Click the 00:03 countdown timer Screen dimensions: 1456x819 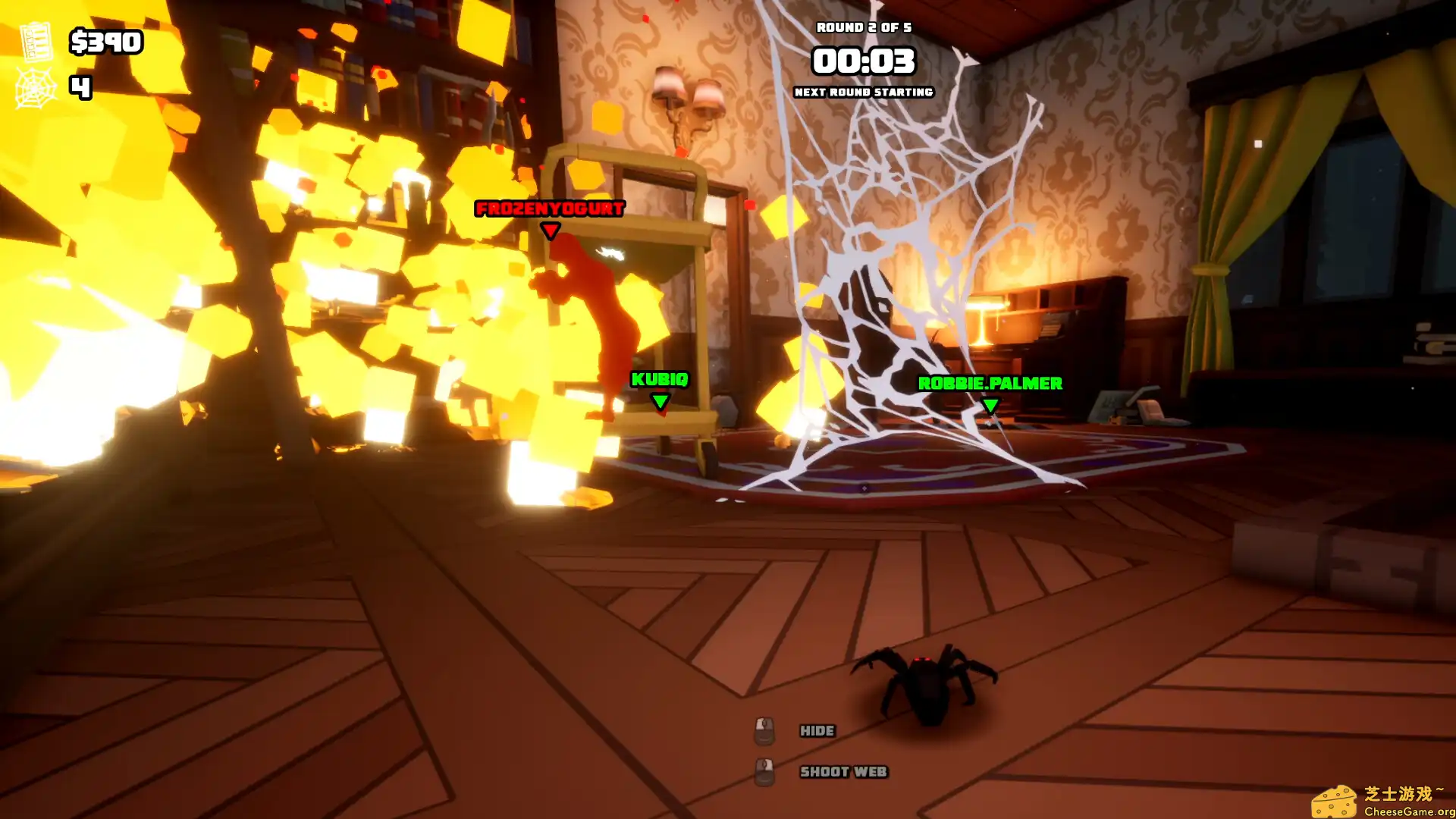[864, 61]
